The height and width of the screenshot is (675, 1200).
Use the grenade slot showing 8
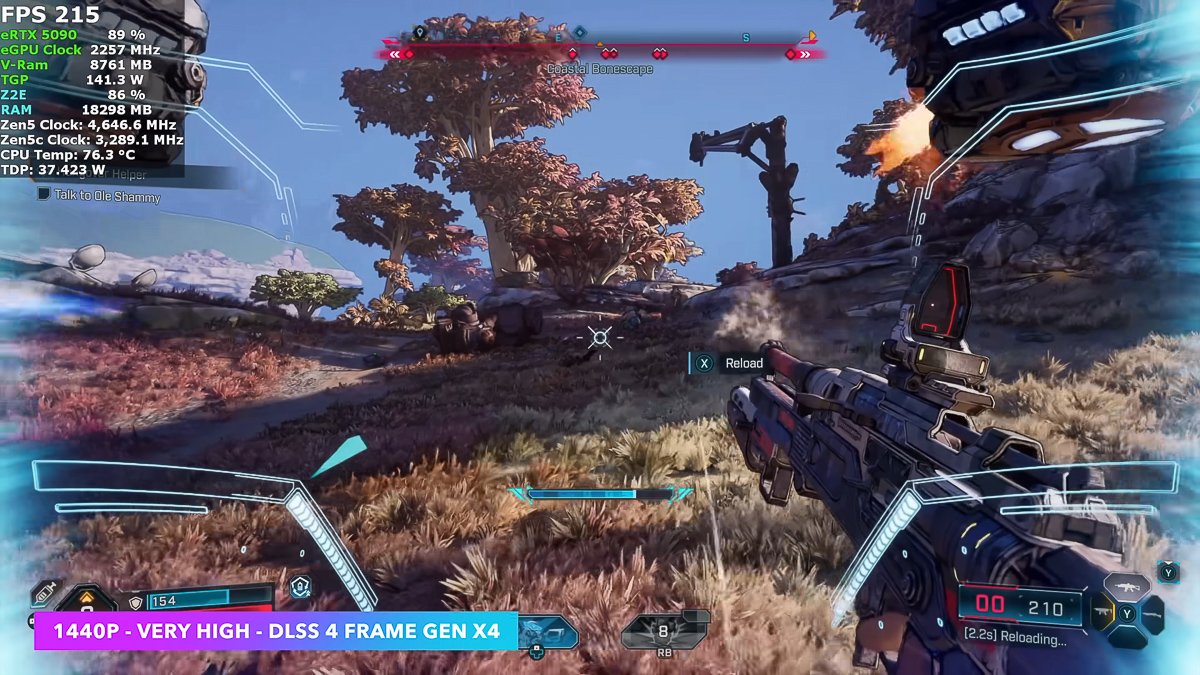tap(662, 632)
